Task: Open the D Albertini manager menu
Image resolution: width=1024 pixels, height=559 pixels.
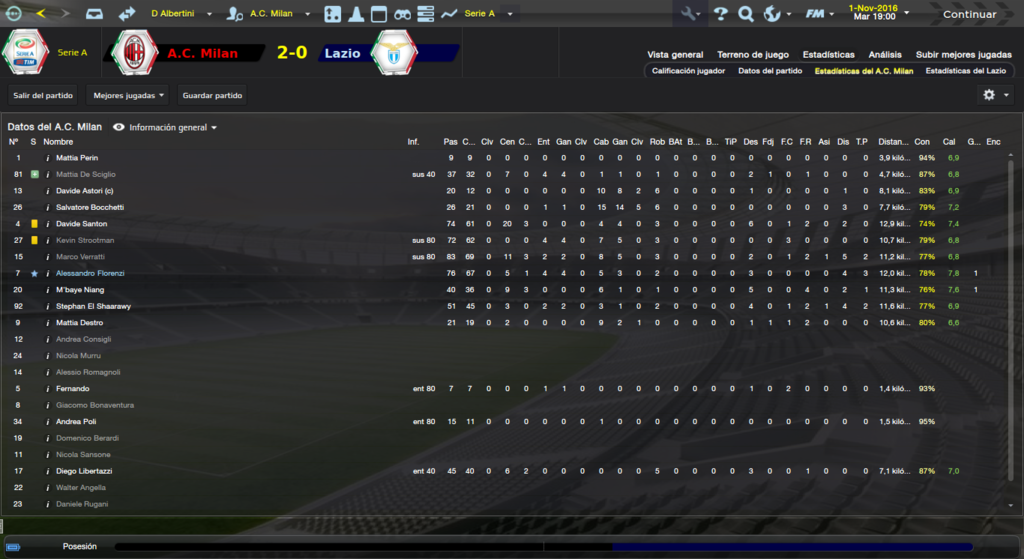Action: point(178,14)
